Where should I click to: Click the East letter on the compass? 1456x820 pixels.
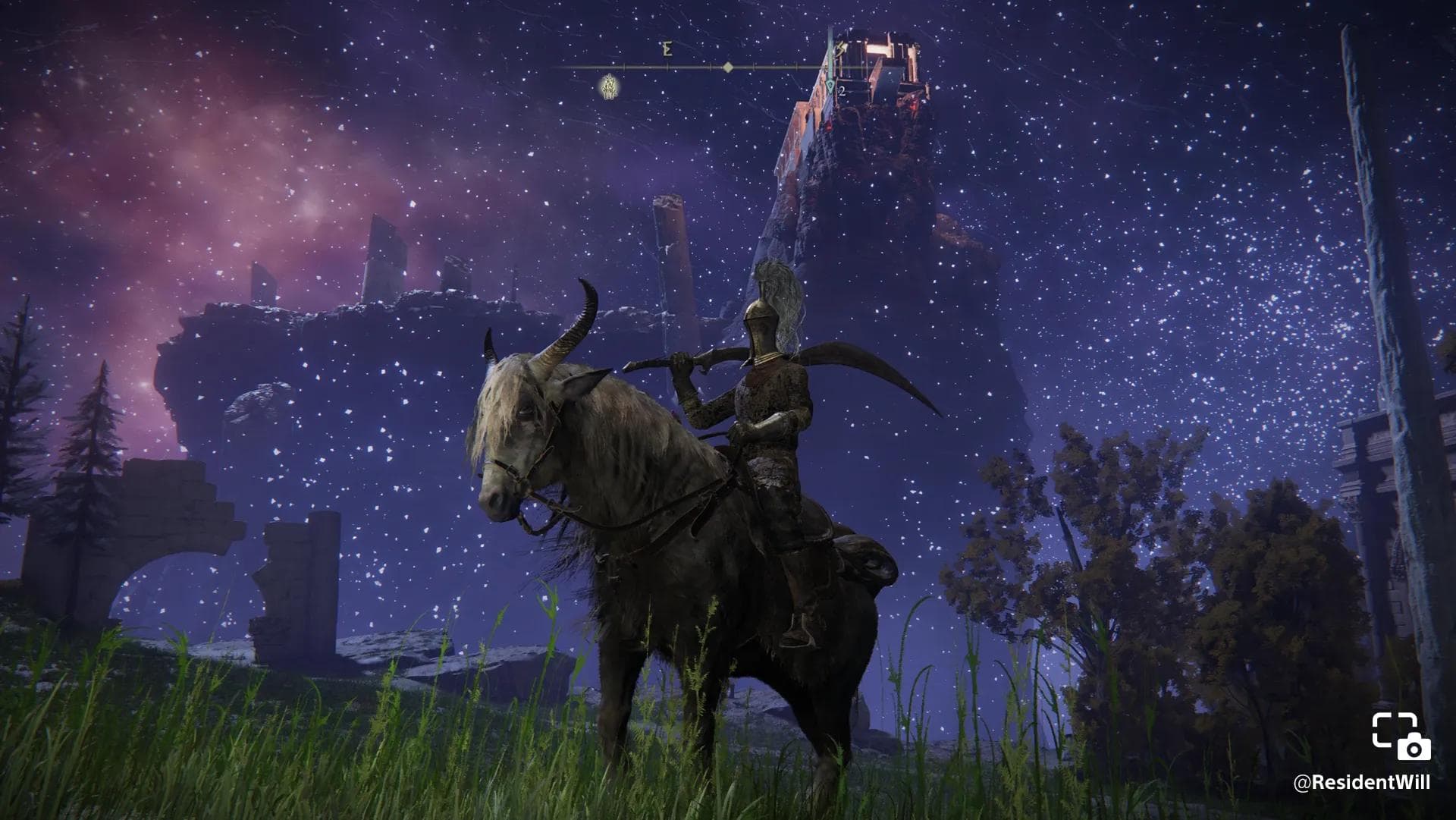tap(667, 50)
